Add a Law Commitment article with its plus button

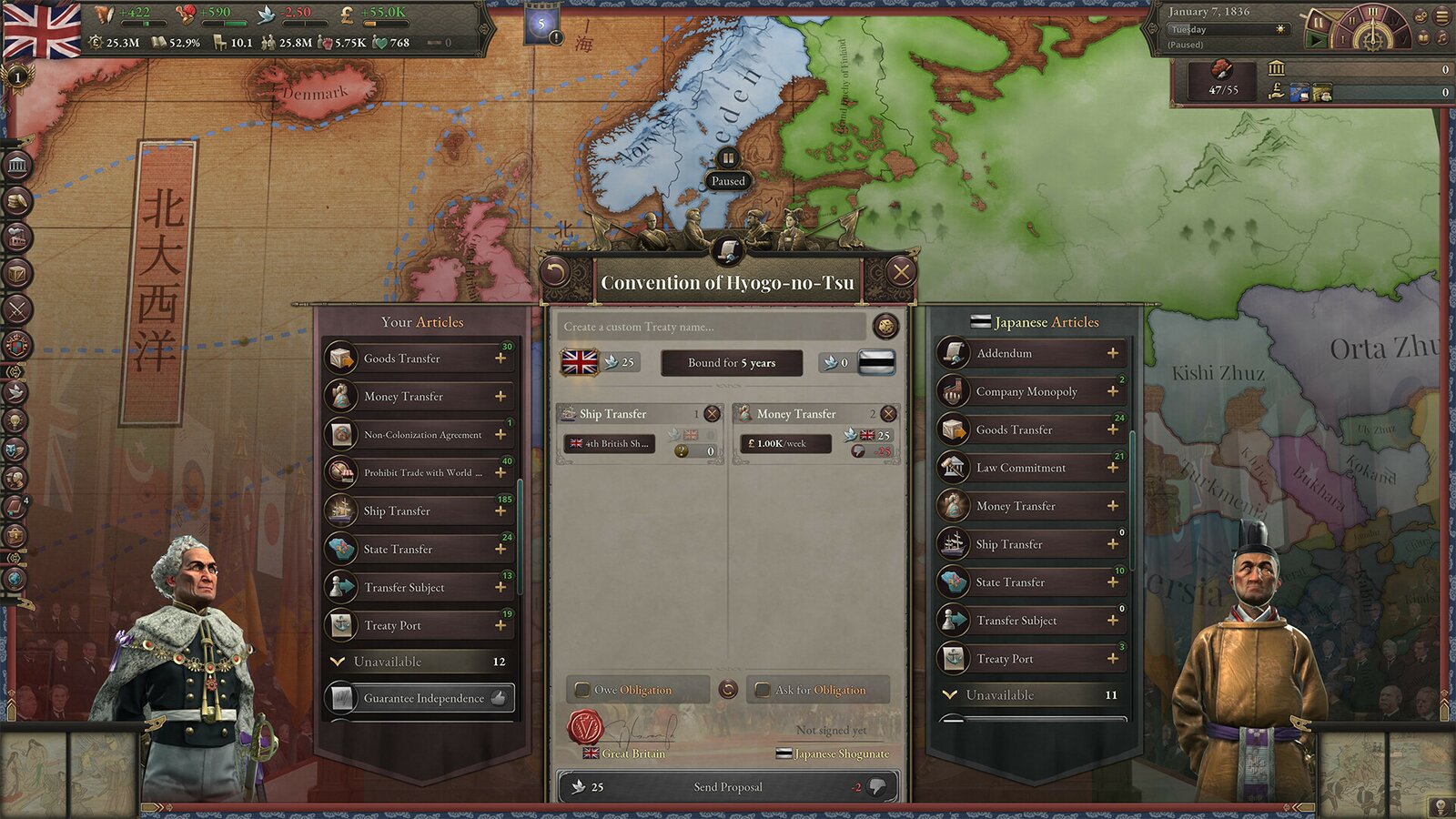pos(1111,468)
